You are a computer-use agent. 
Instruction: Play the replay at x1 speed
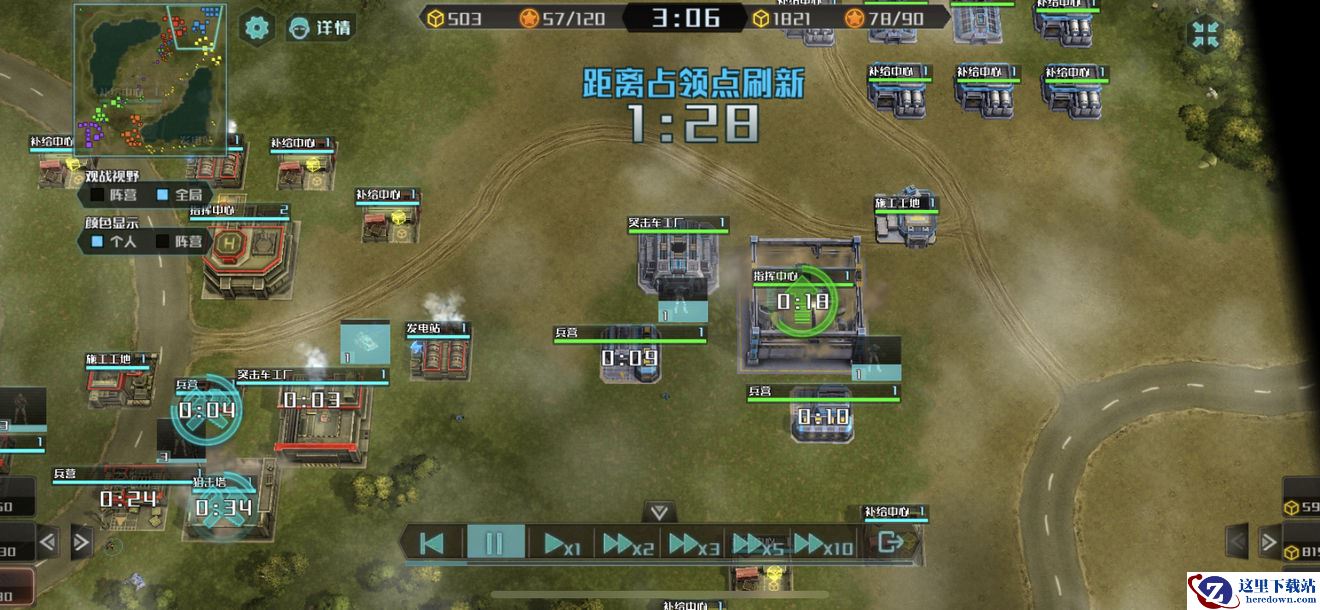click(x=561, y=544)
